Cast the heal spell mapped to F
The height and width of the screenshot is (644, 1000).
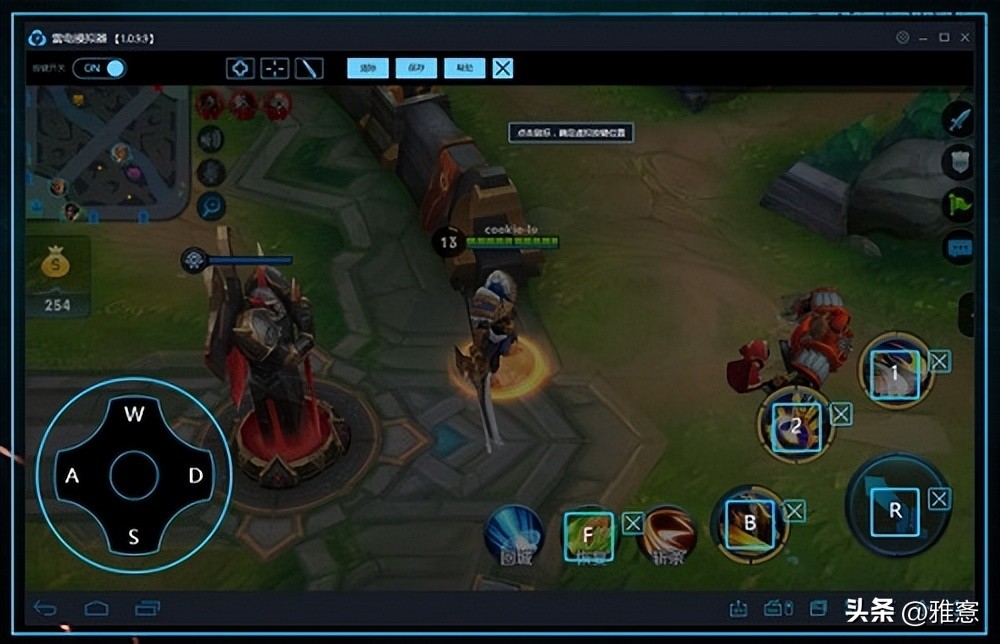click(x=588, y=533)
